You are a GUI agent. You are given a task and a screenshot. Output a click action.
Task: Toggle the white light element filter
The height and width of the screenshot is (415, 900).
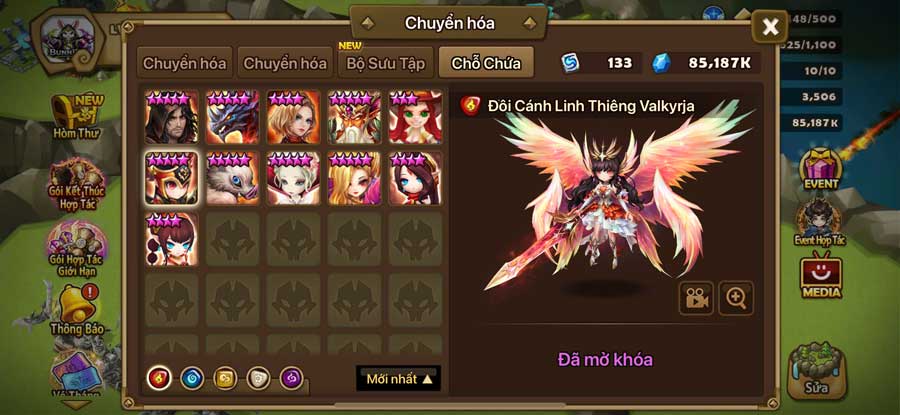(x=257, y=378)
